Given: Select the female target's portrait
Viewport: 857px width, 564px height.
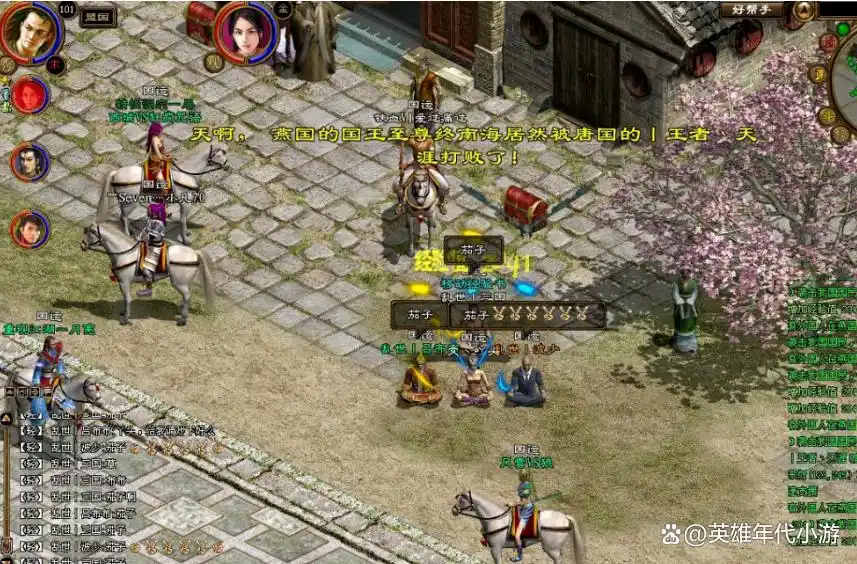Looking at the screenshot, I should point(244,31).
